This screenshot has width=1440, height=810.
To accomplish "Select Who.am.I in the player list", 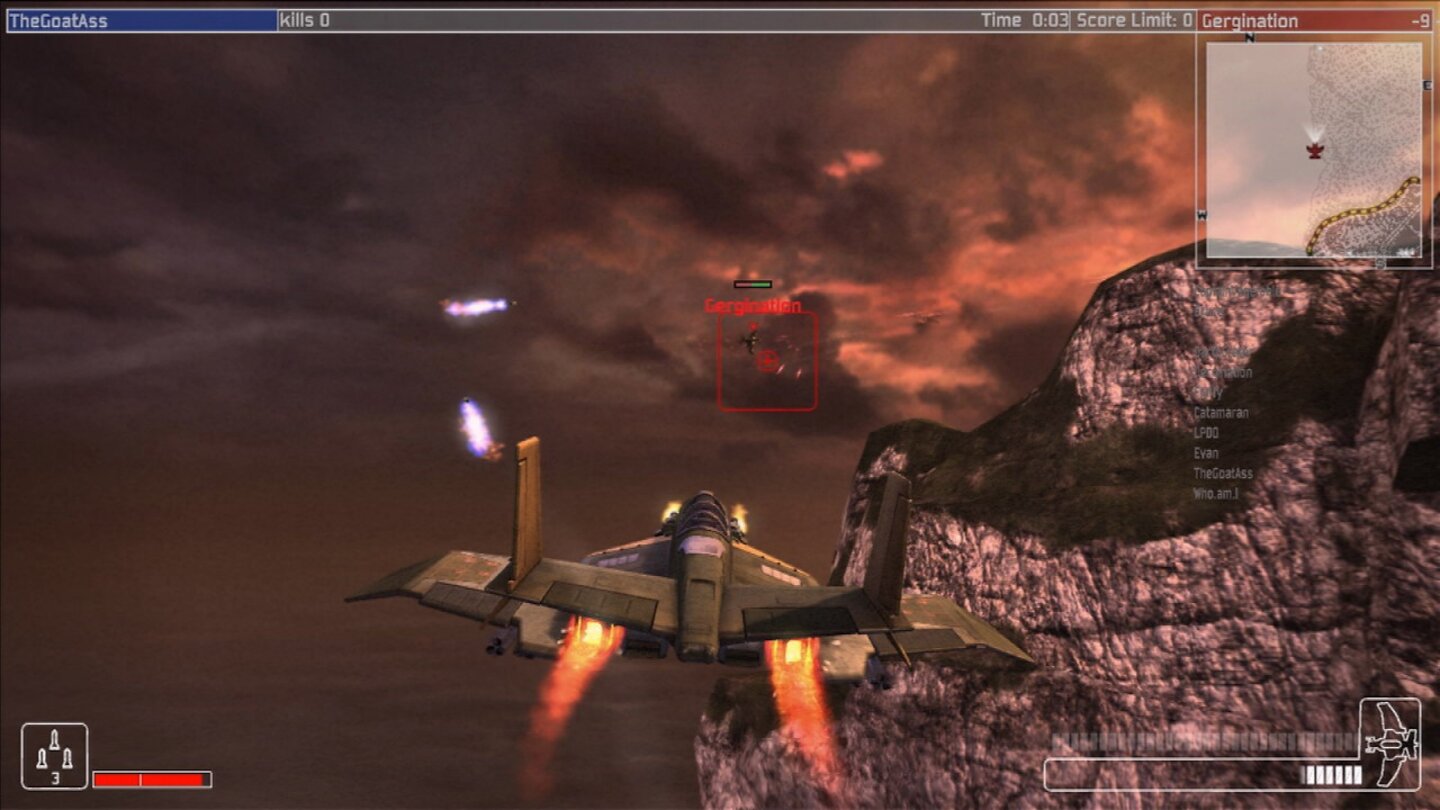I will 1216,492.
